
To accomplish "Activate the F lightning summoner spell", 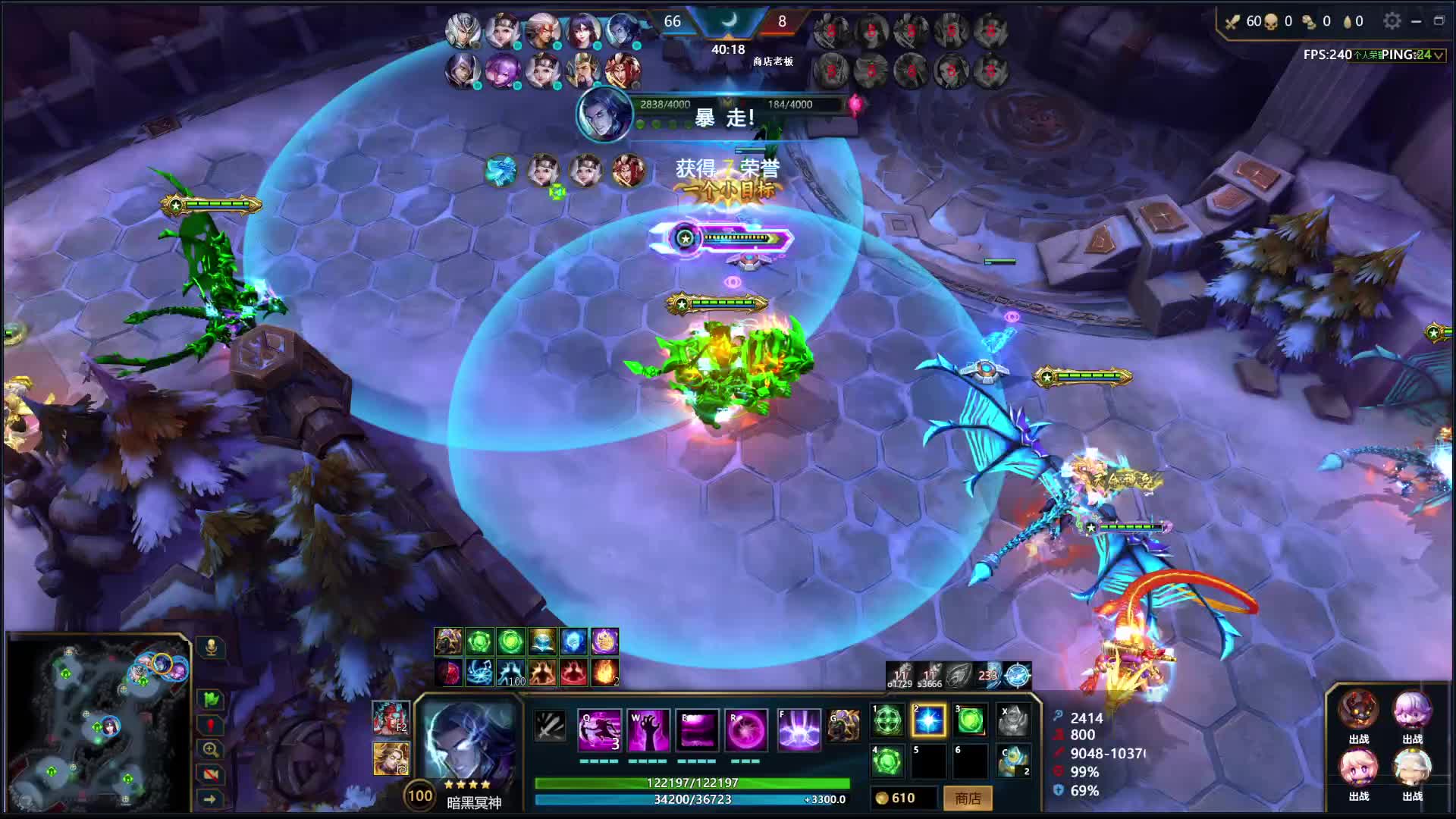I will pos(799,730).
